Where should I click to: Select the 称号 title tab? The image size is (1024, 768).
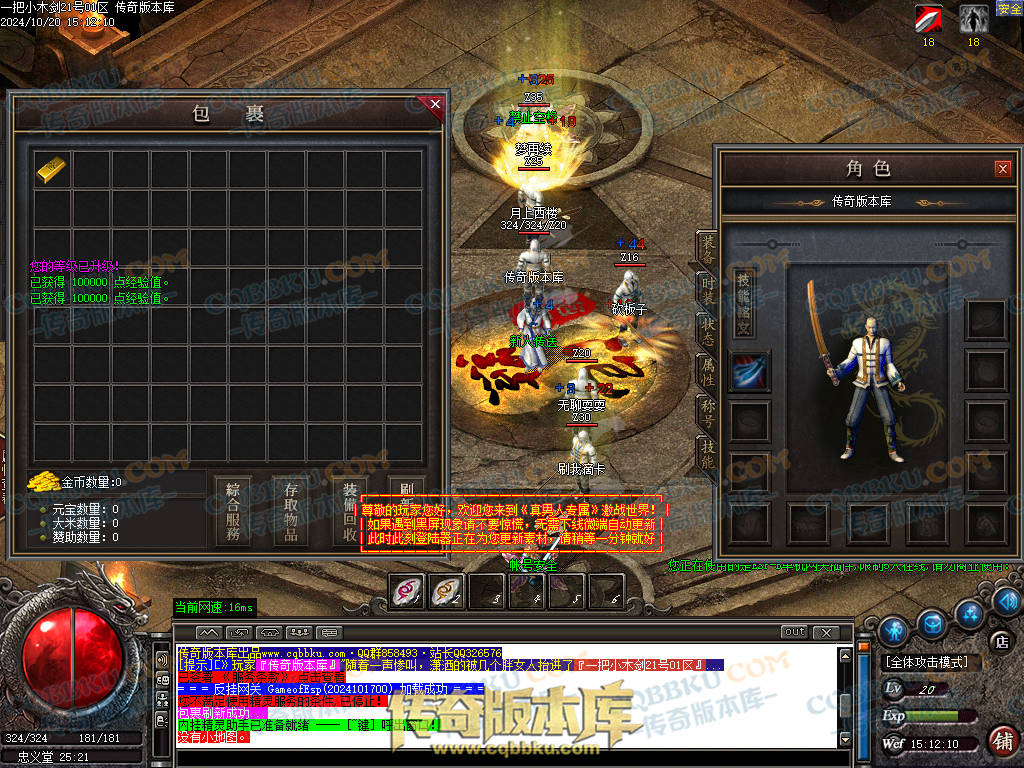tap(707, 411)
